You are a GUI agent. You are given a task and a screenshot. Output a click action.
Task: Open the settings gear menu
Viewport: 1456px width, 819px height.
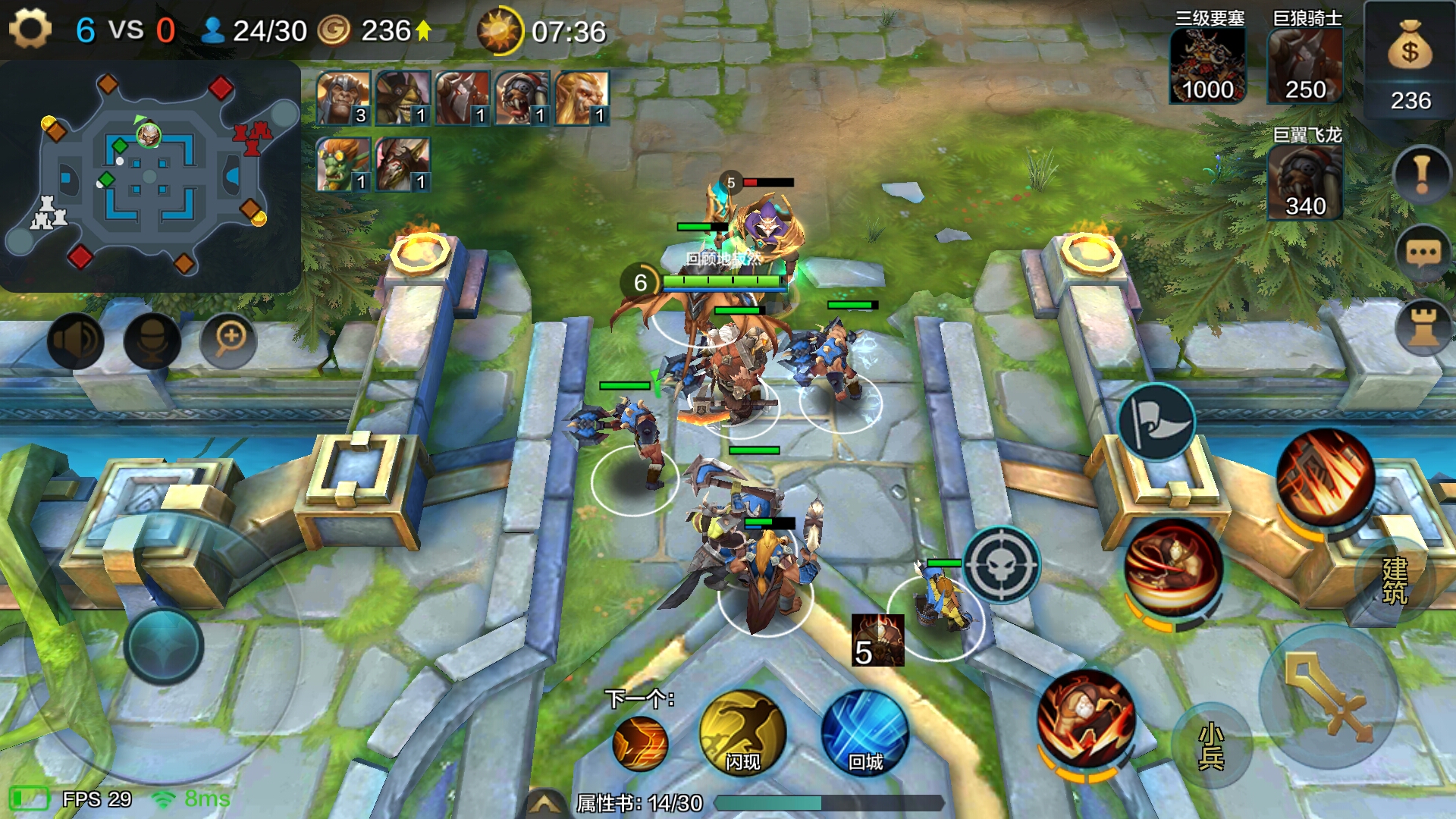pos(30,30)
